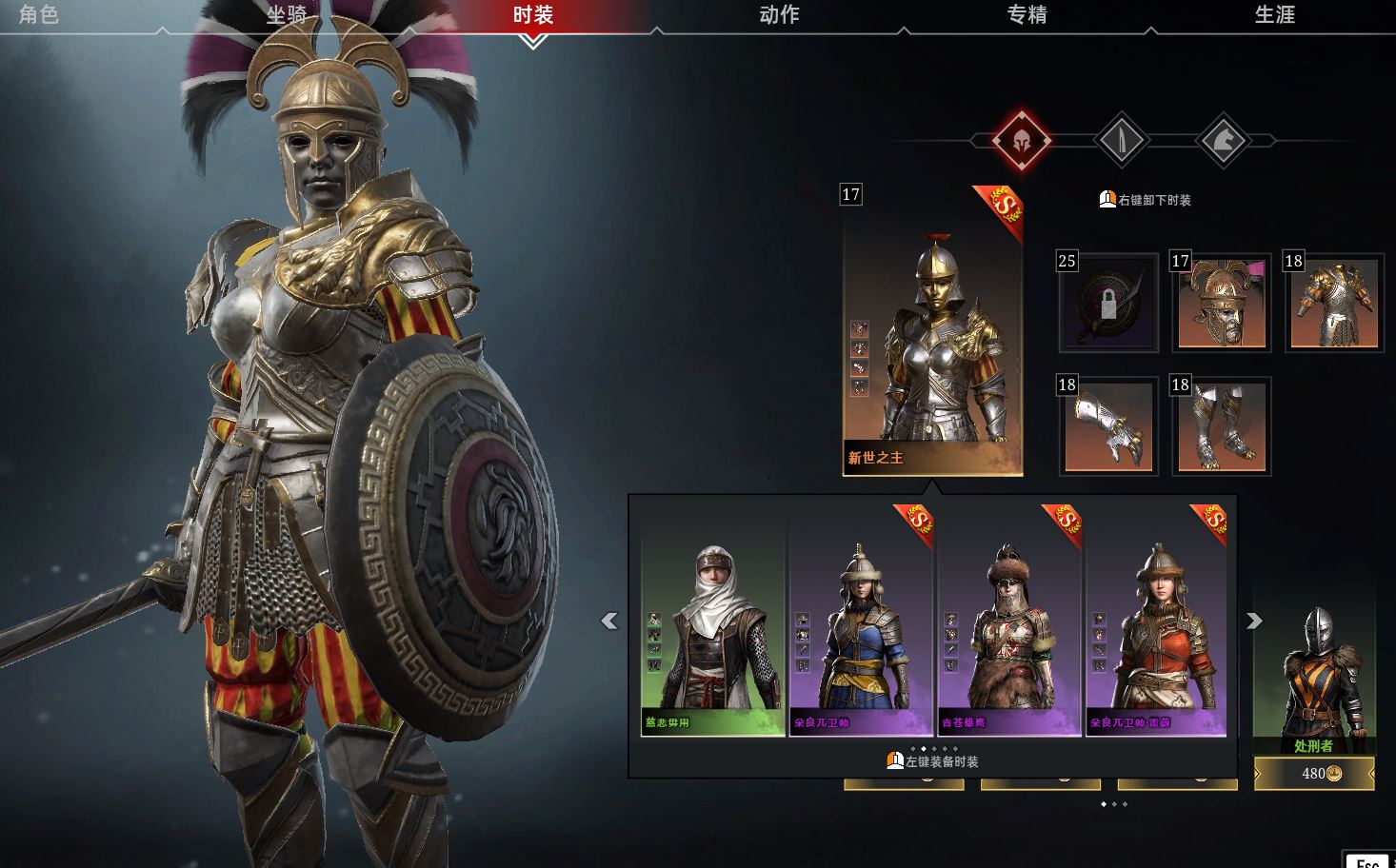Select the helmet armor category icon

coord(1021,141)
